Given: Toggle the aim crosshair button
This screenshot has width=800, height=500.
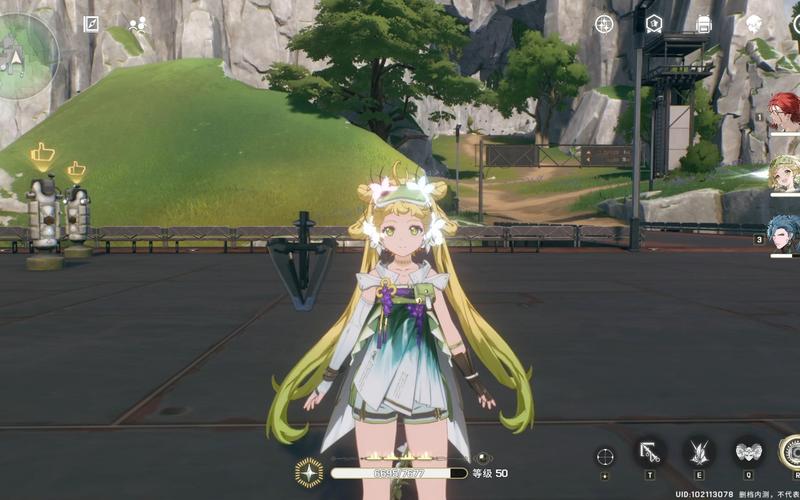Looking at the screenshot, I should [605, 456].
